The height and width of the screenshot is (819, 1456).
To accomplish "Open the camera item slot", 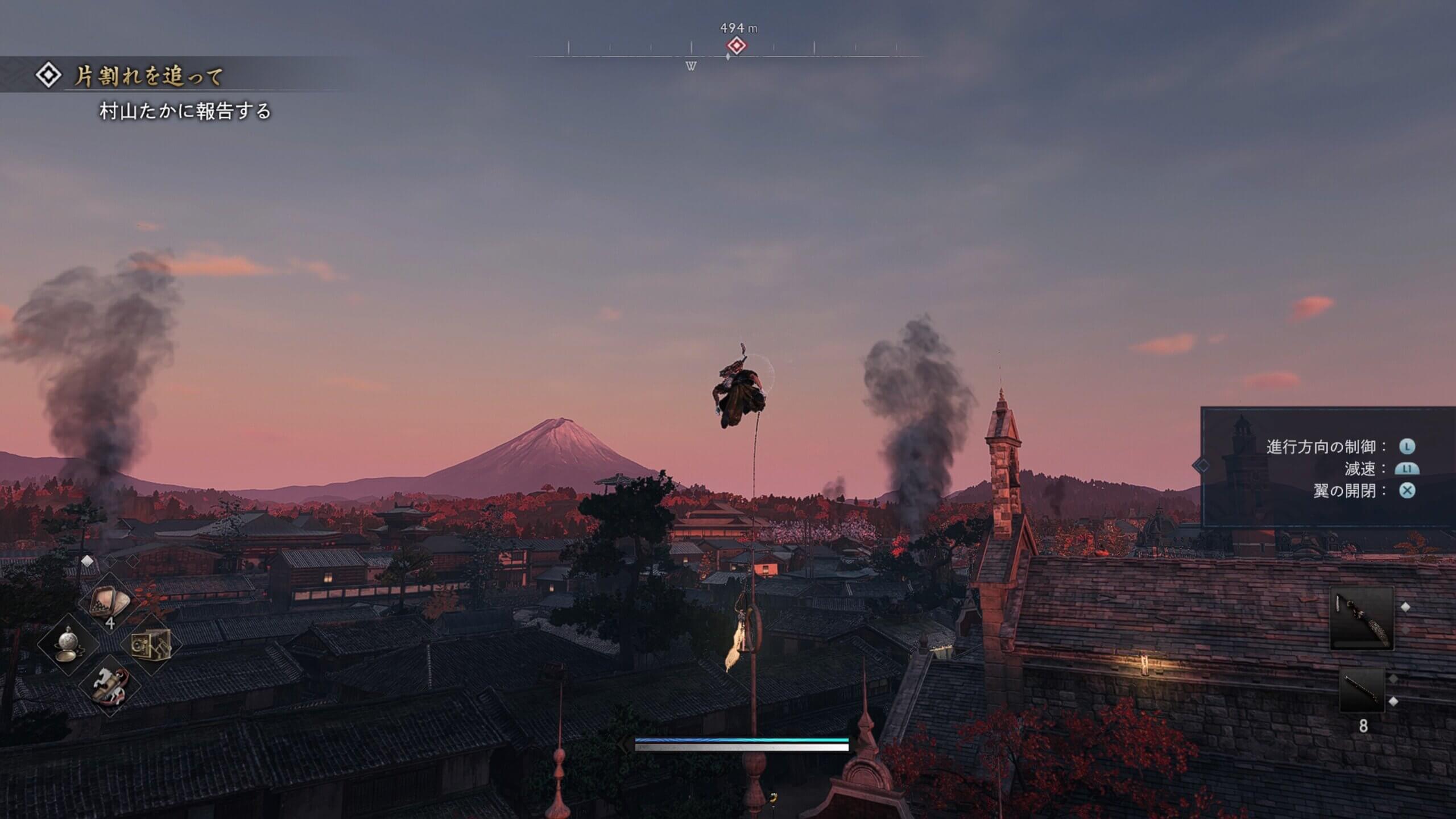I will 151,644.
